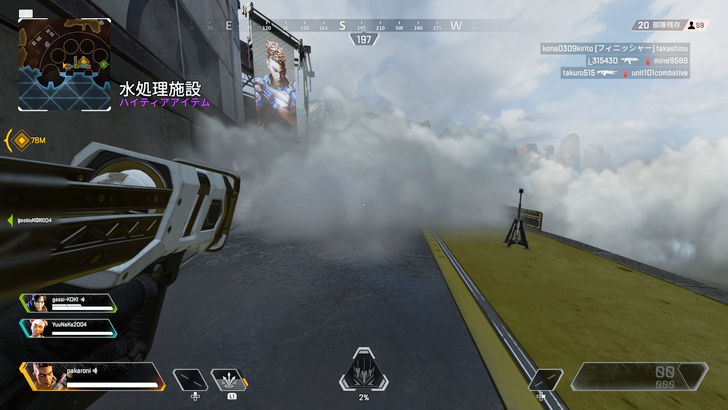728x410 pixels.
Task: Click your own pakaroni player banner
Action: click(x=92, y=375)
